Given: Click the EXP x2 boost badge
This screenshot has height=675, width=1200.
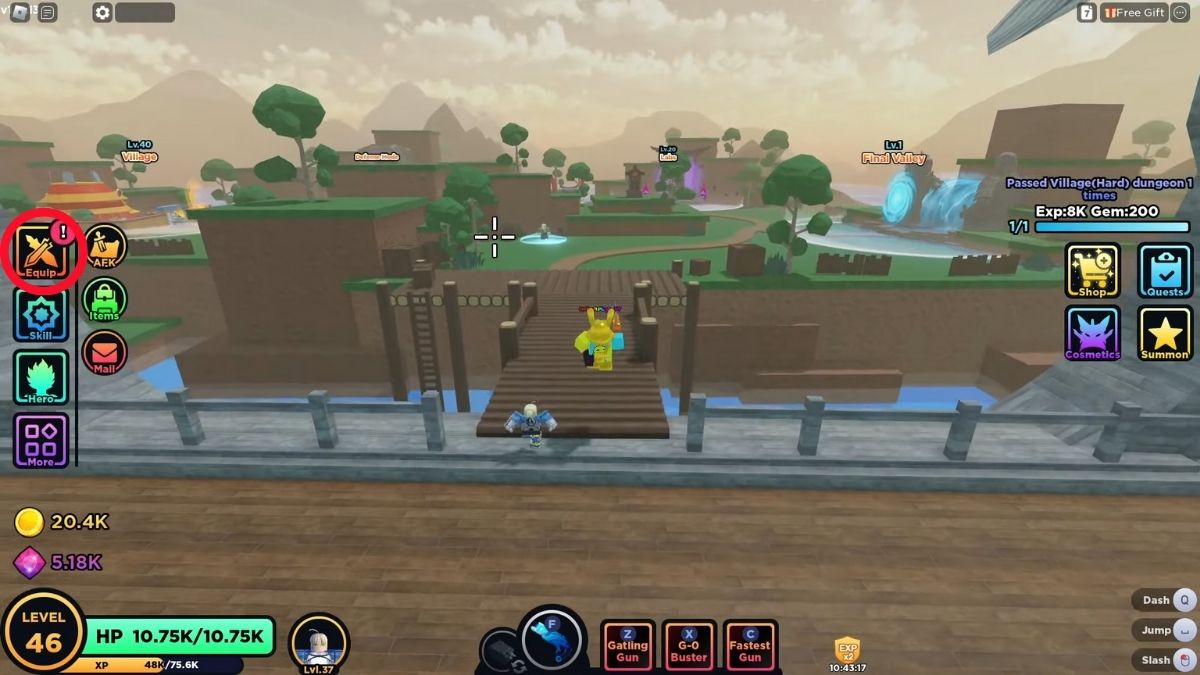Looking at the screenshot, I should click(x=847, y=649).
